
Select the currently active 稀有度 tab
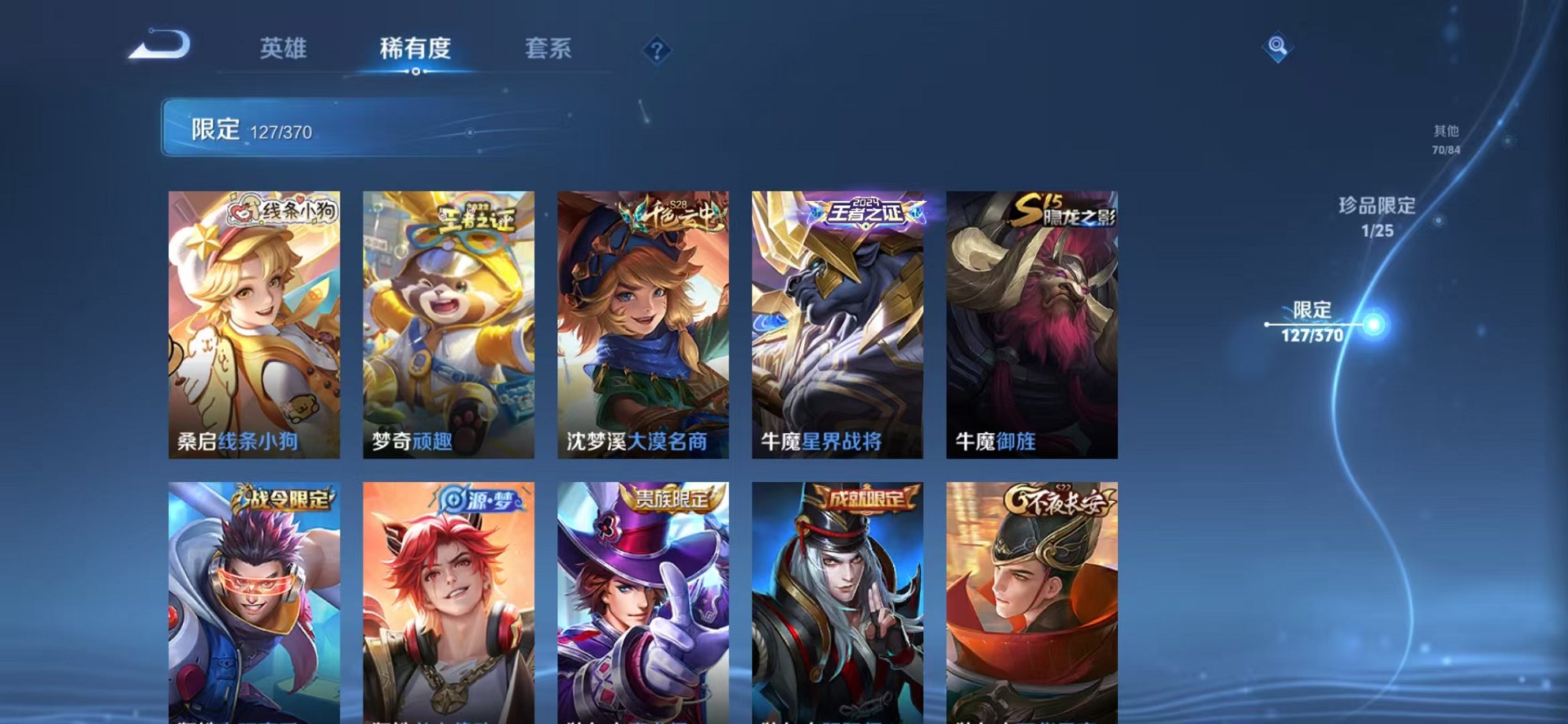(416, 49)
